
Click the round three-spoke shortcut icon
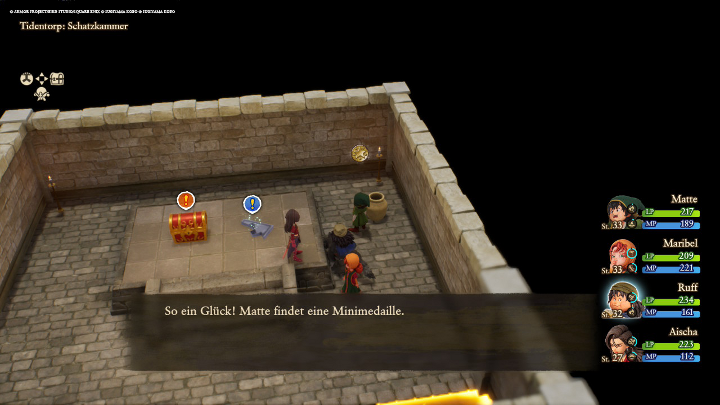tap(27, 78)
